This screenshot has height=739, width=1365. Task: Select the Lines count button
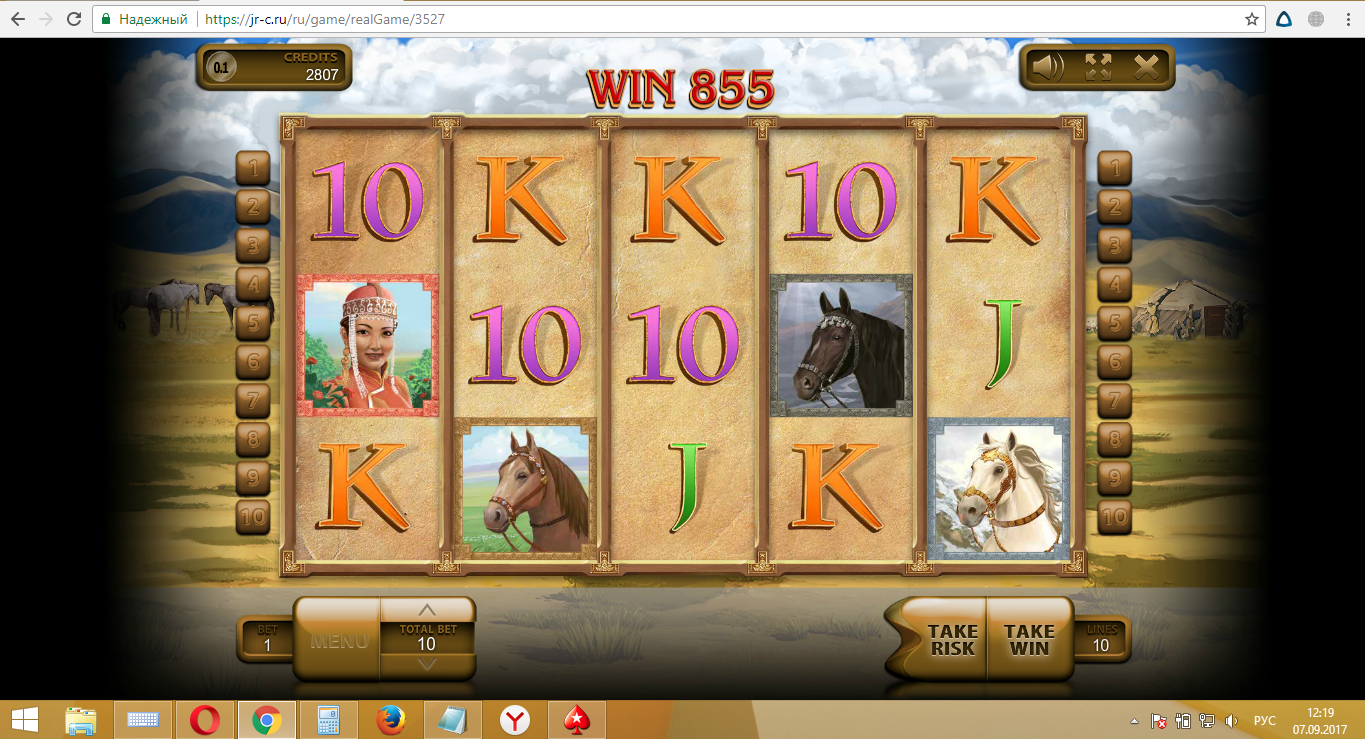click(1100, 640)
